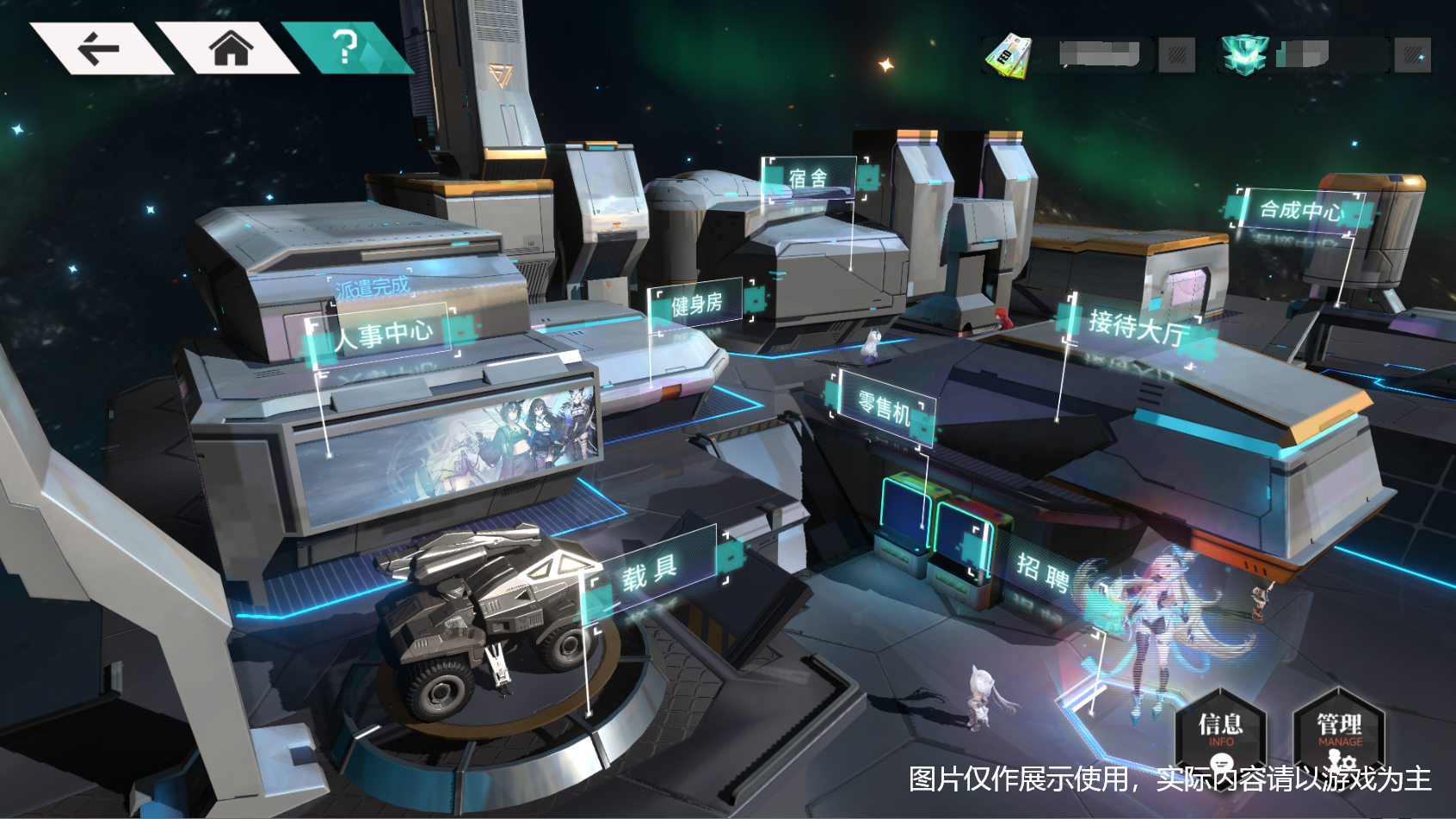Click the green cube currency icon
Viewport: 1456px width, 819px height.
click(1243, 55)
